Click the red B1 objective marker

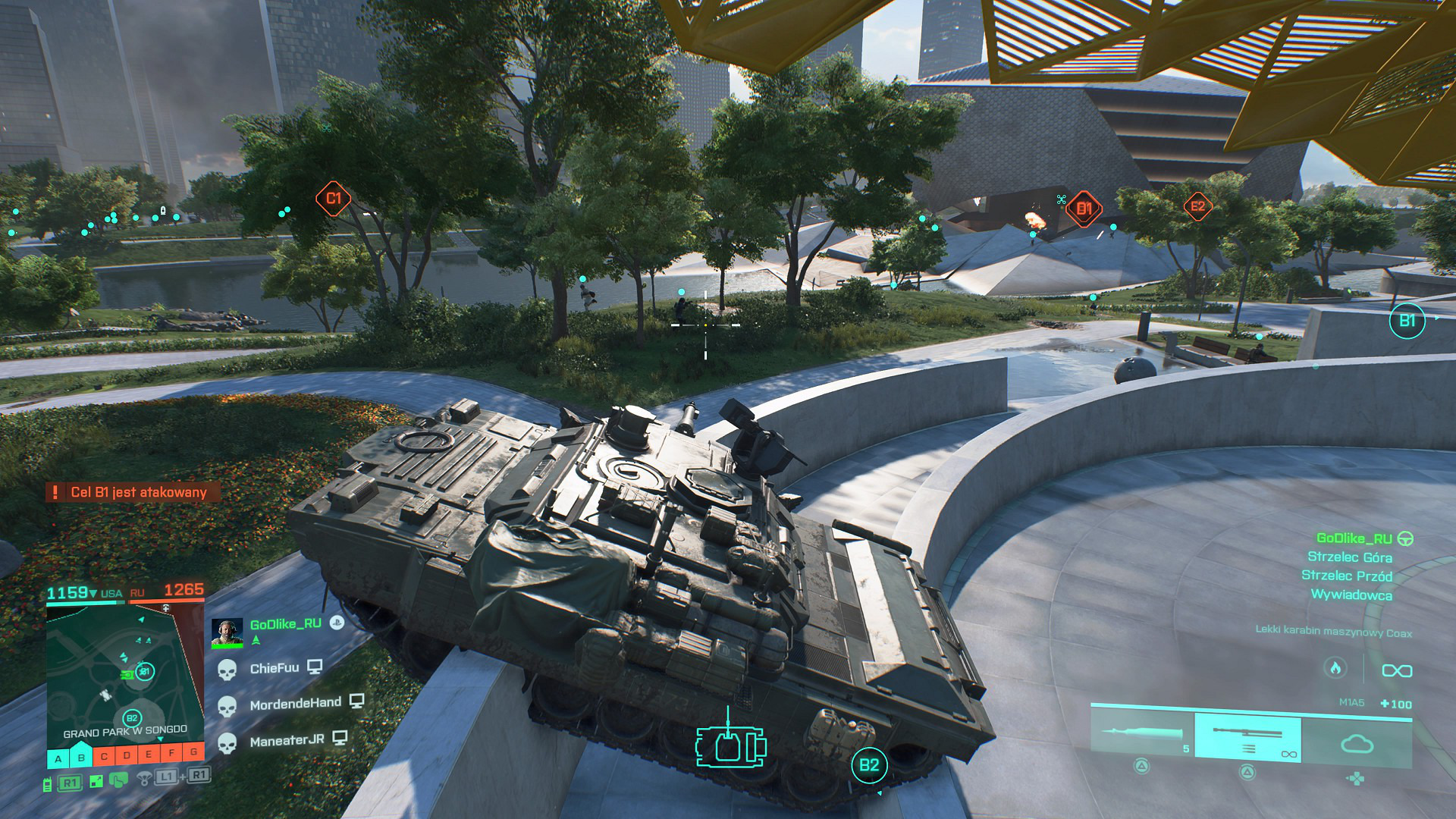(x=1084, y=209)
